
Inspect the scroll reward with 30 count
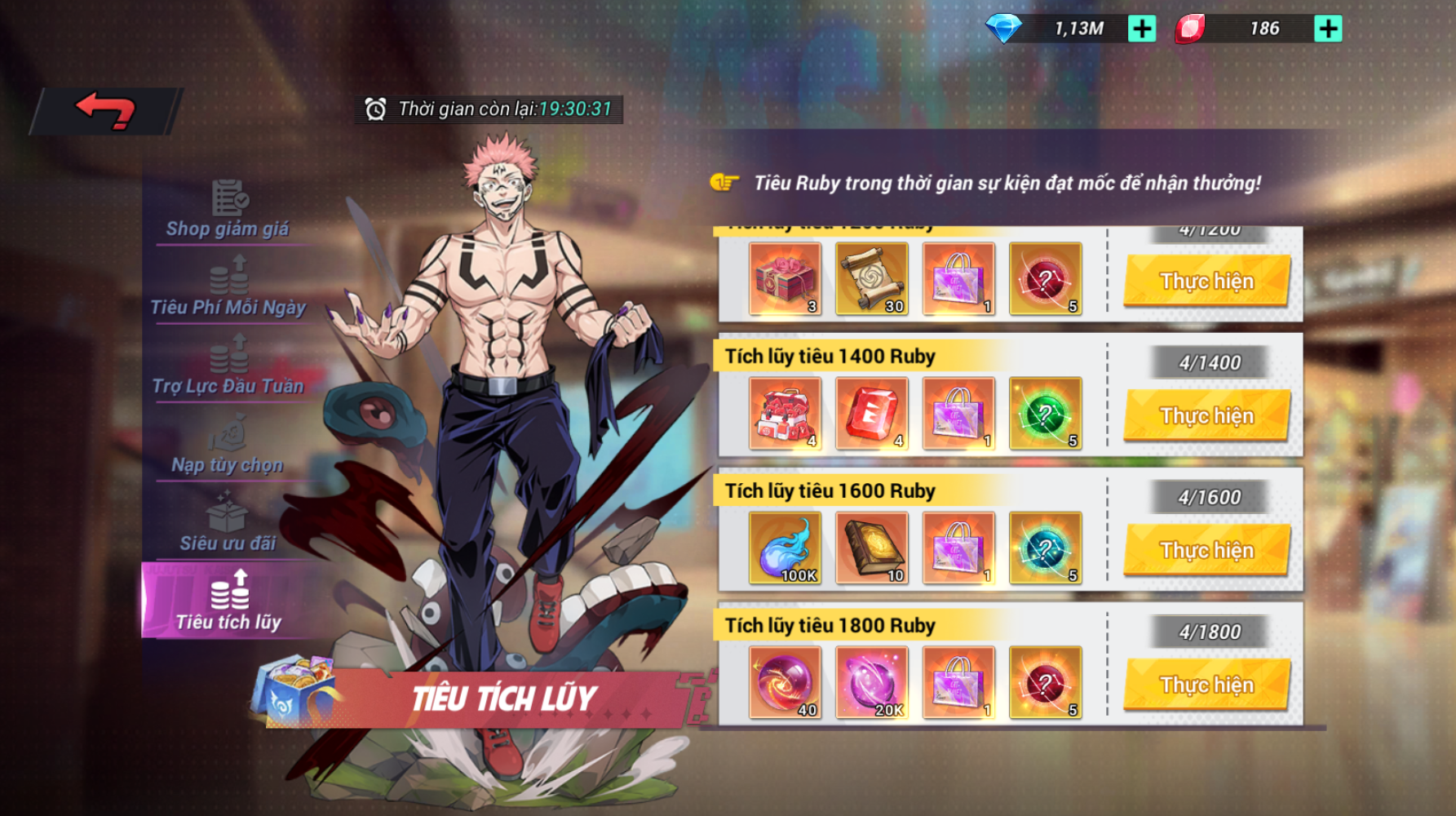(872, 279)
